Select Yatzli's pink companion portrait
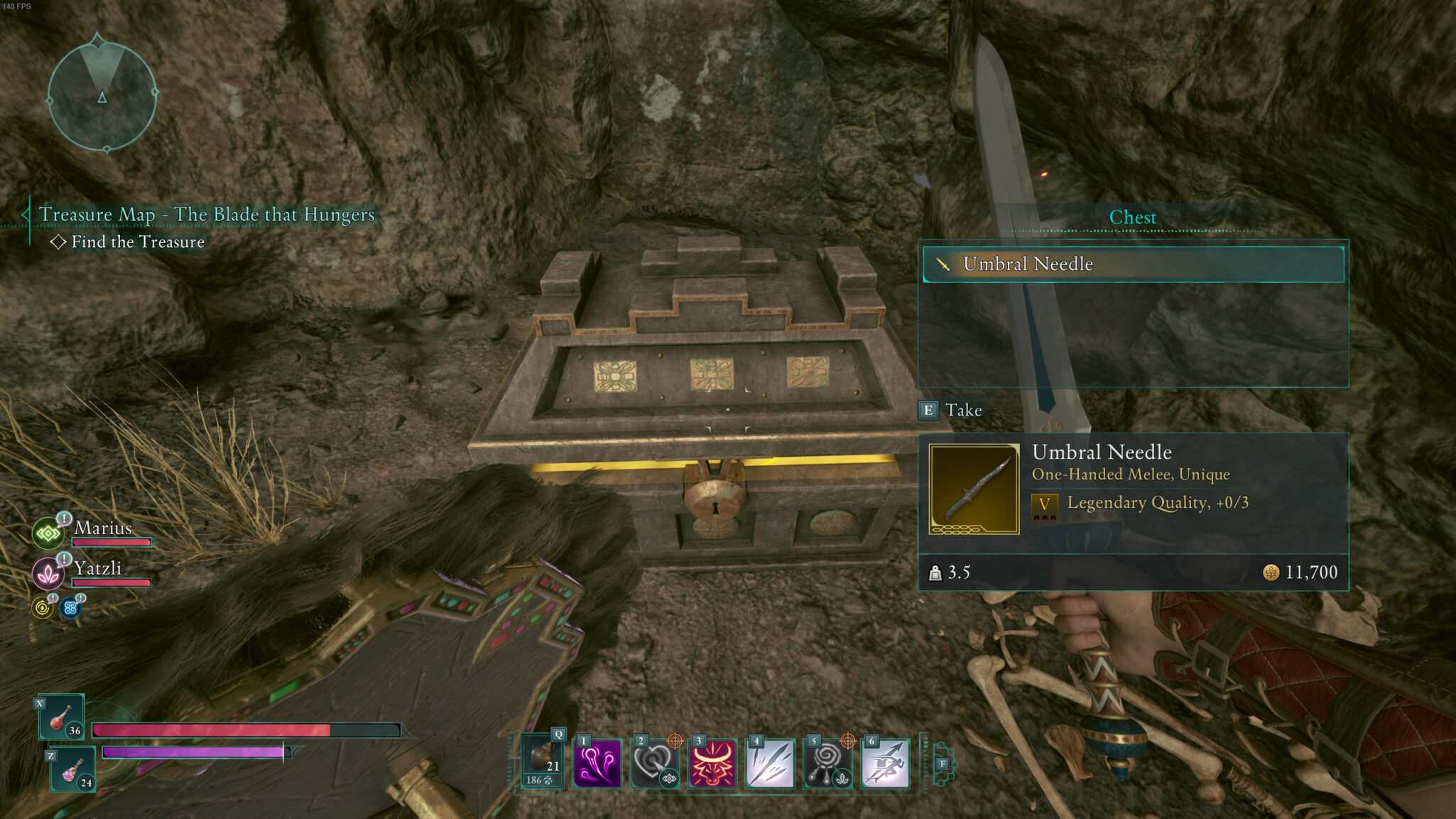The image size is (1456, 819). coord(48,573)
